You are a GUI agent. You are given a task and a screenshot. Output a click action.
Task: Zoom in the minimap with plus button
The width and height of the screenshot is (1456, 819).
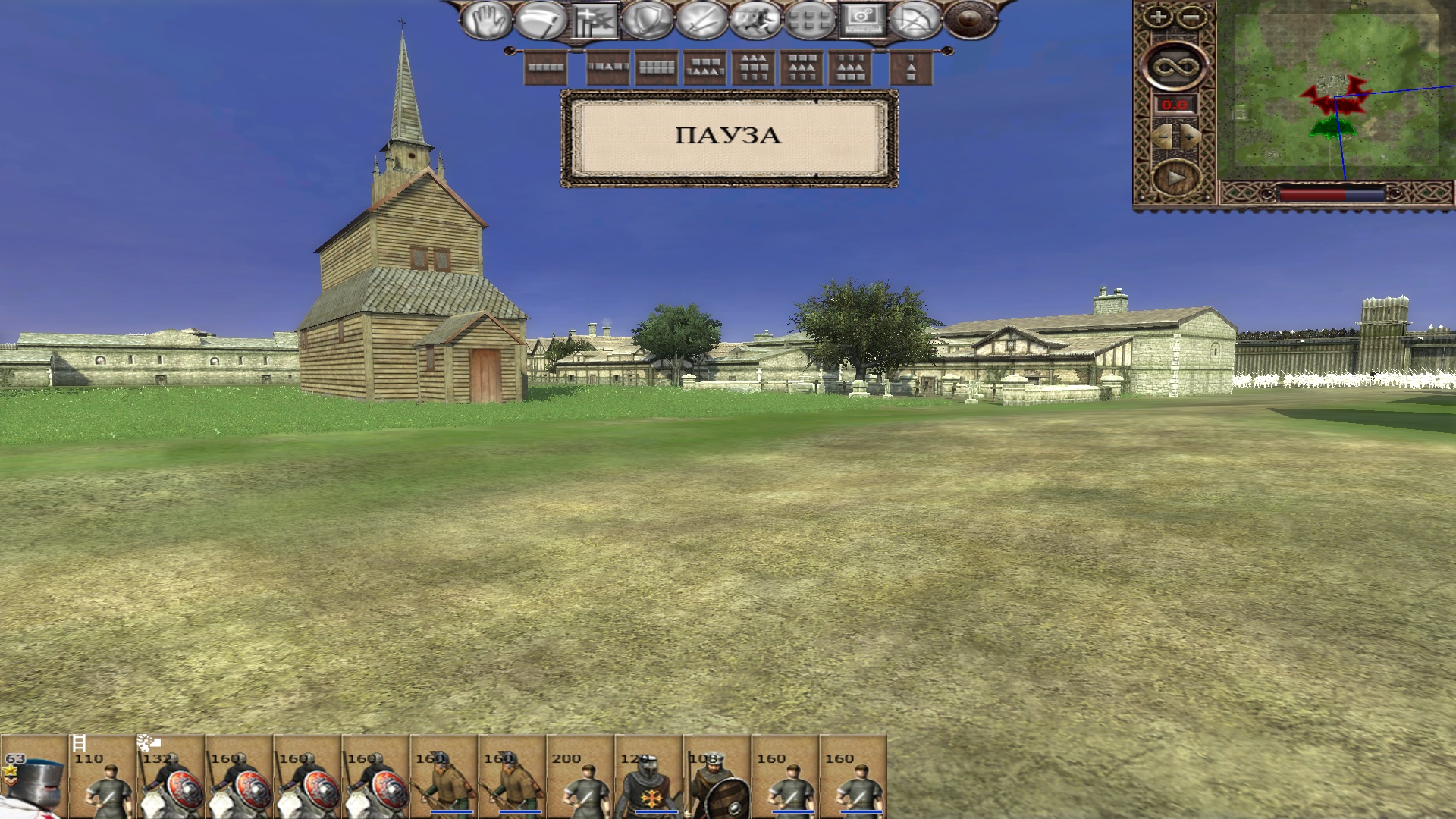coord(1157,17)
